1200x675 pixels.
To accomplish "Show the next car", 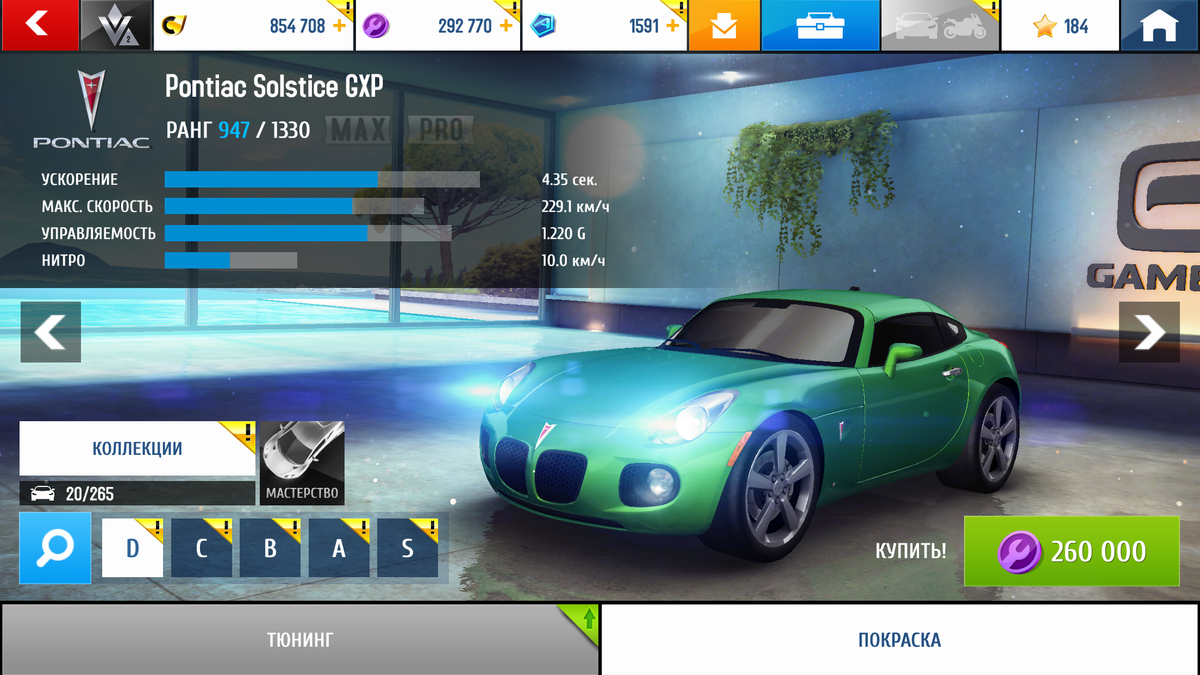I will 1149,331.
